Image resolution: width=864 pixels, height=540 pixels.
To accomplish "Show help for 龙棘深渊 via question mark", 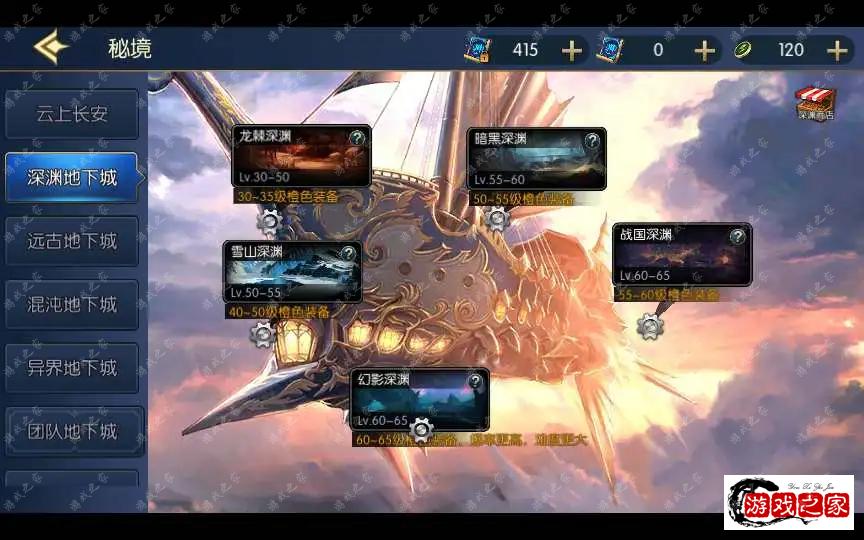I will tap(357, 138).
